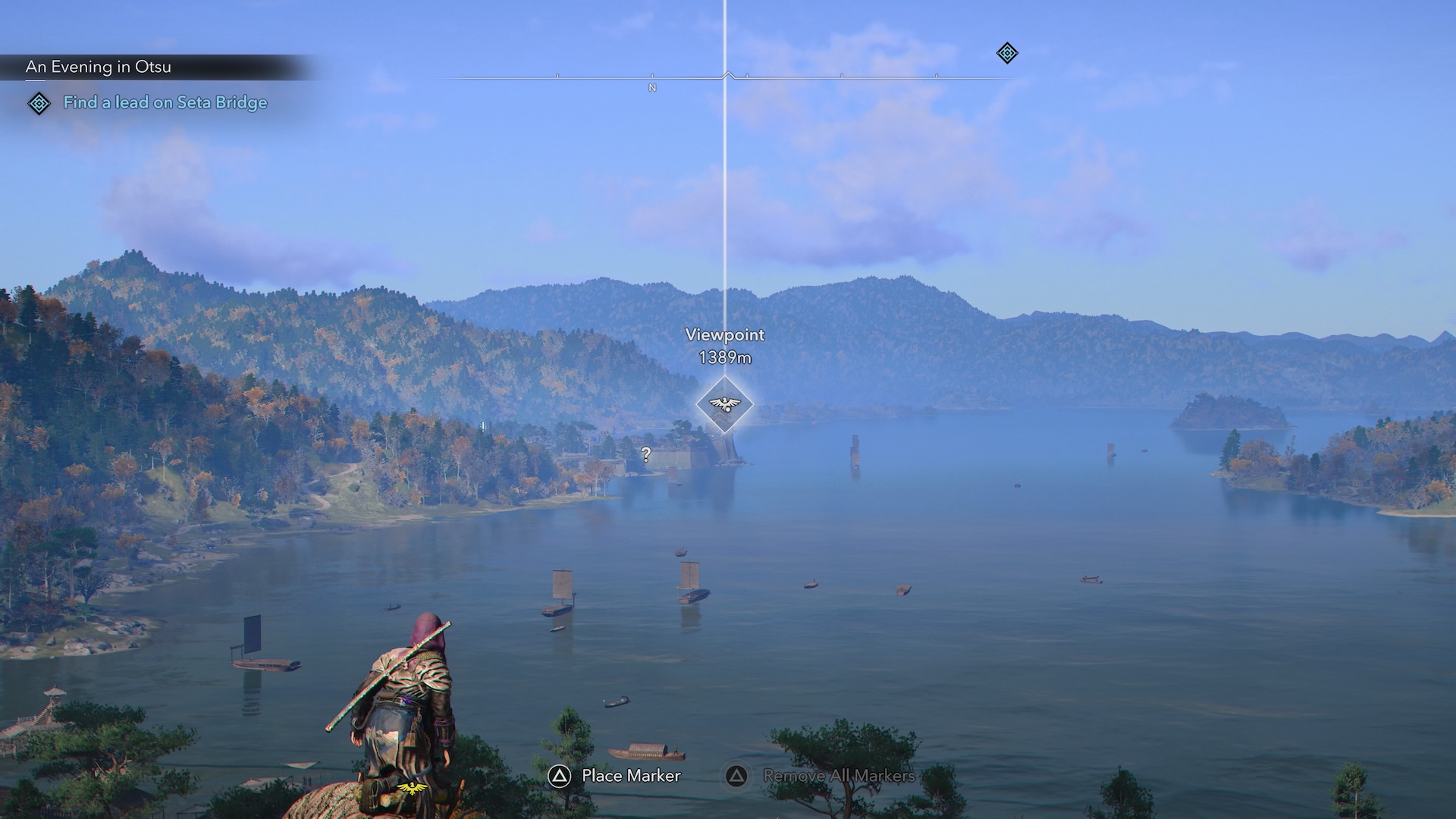Click the quest objective marker on compass
1456x819 pixels.
click(1006, 53)
